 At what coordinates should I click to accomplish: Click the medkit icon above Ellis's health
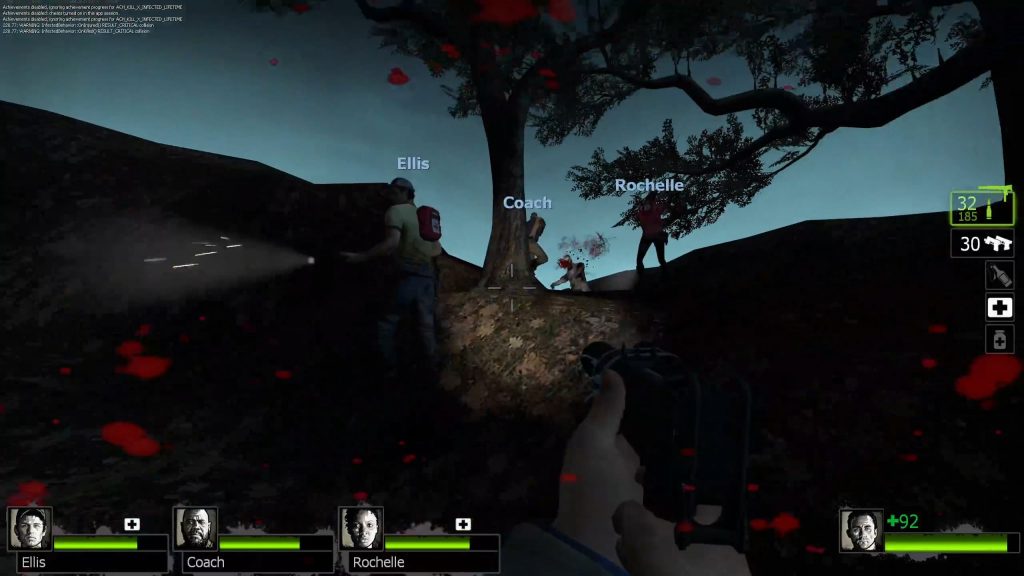(132, 524)
